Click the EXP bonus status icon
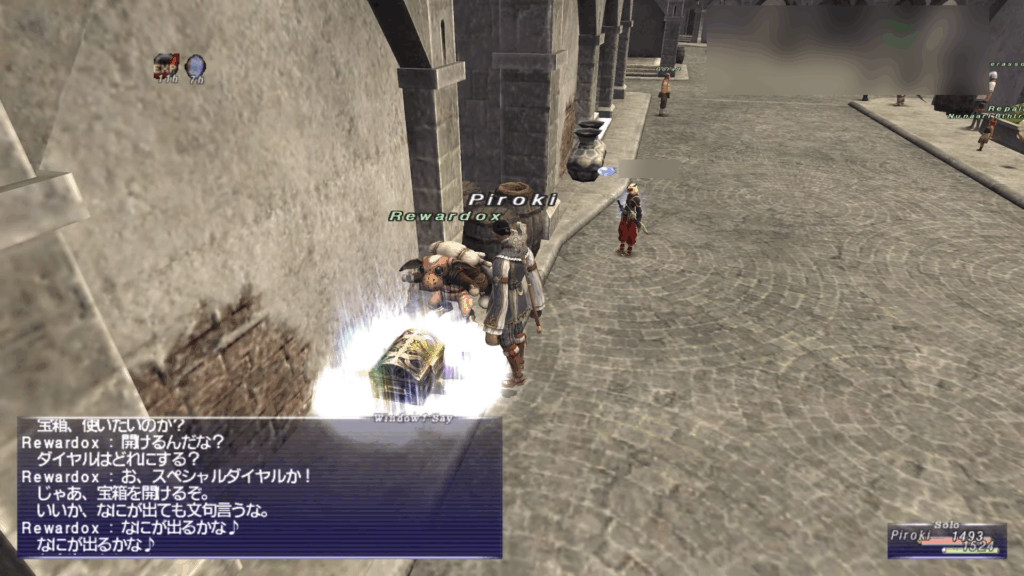 point(165,66)
